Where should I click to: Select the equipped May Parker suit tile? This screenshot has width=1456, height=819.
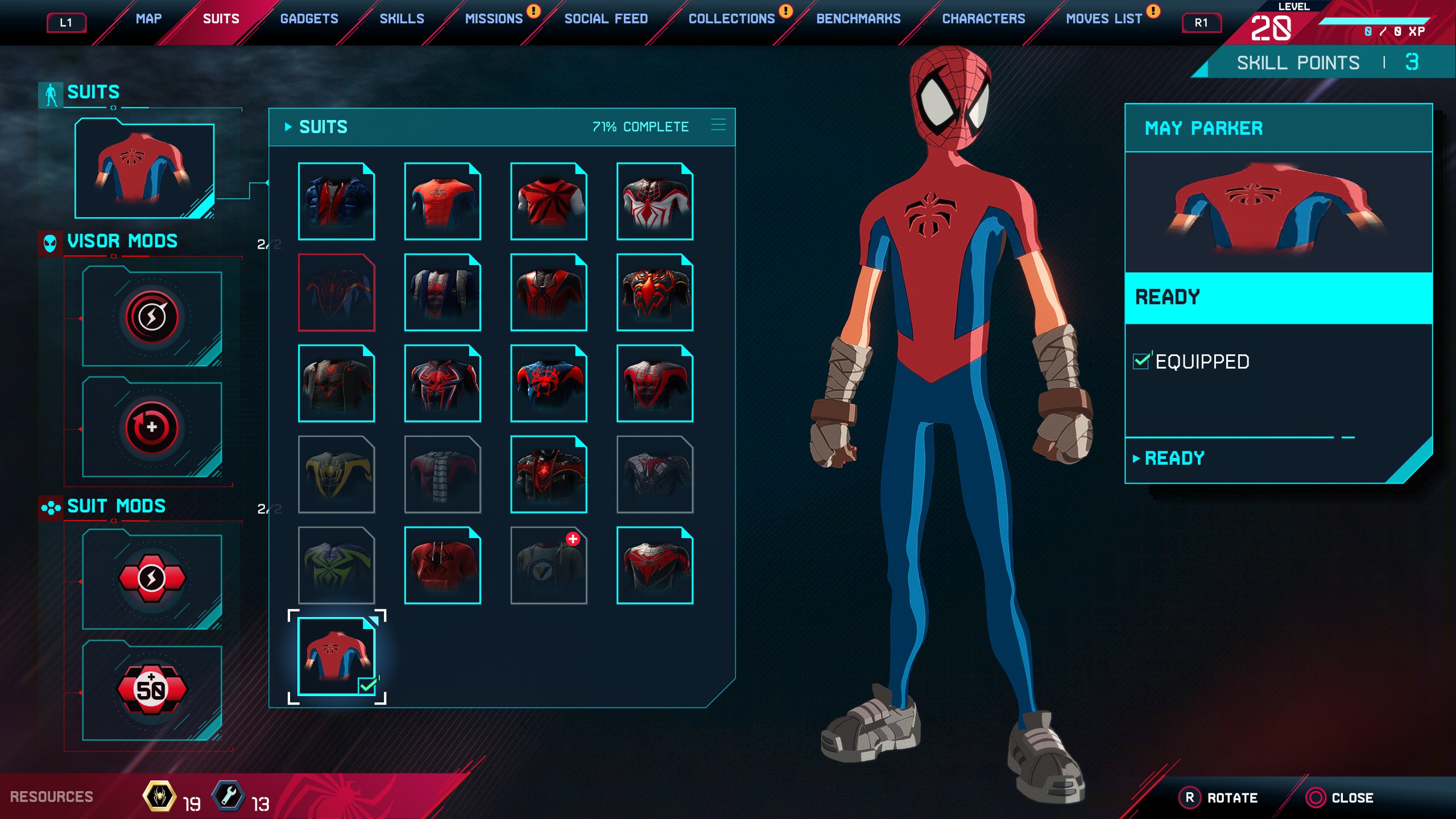coord(336,656)
